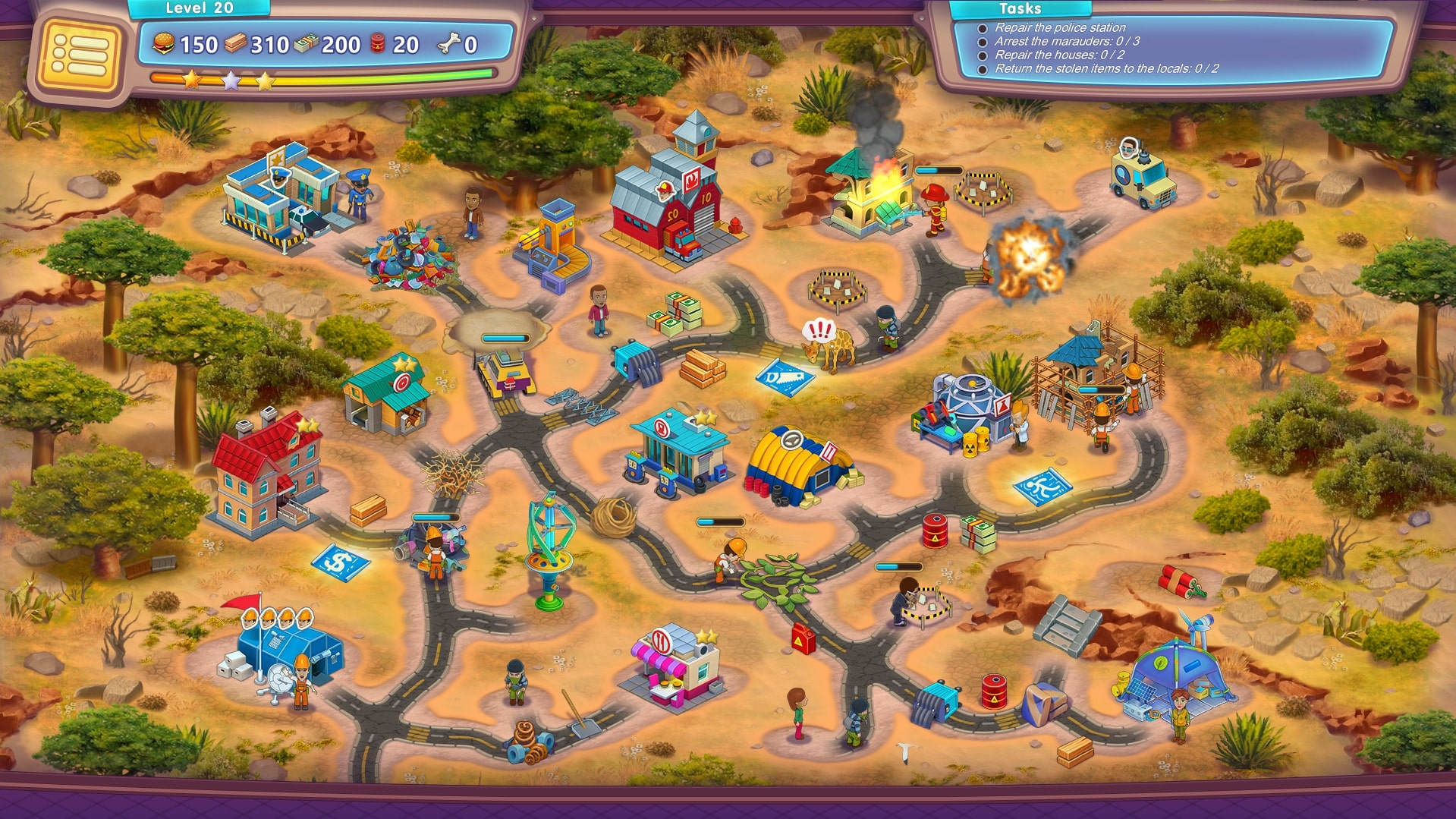This screenshot has height=819, width=1456.
Task: Activate the dollar sign money bonus tile
Action: pyautogui.click(x=340, y=562)
